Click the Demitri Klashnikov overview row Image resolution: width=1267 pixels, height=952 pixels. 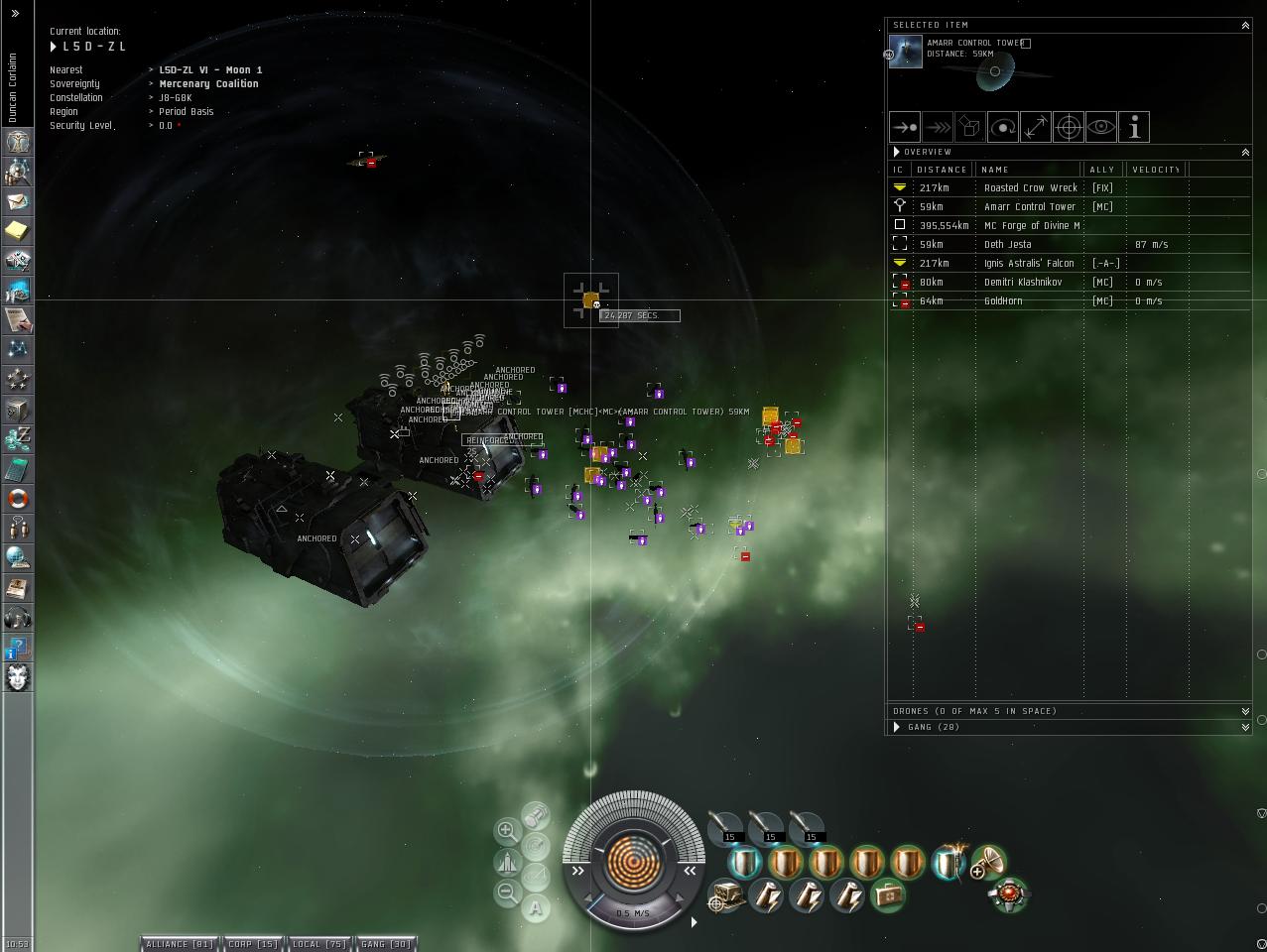[1022, 282]
